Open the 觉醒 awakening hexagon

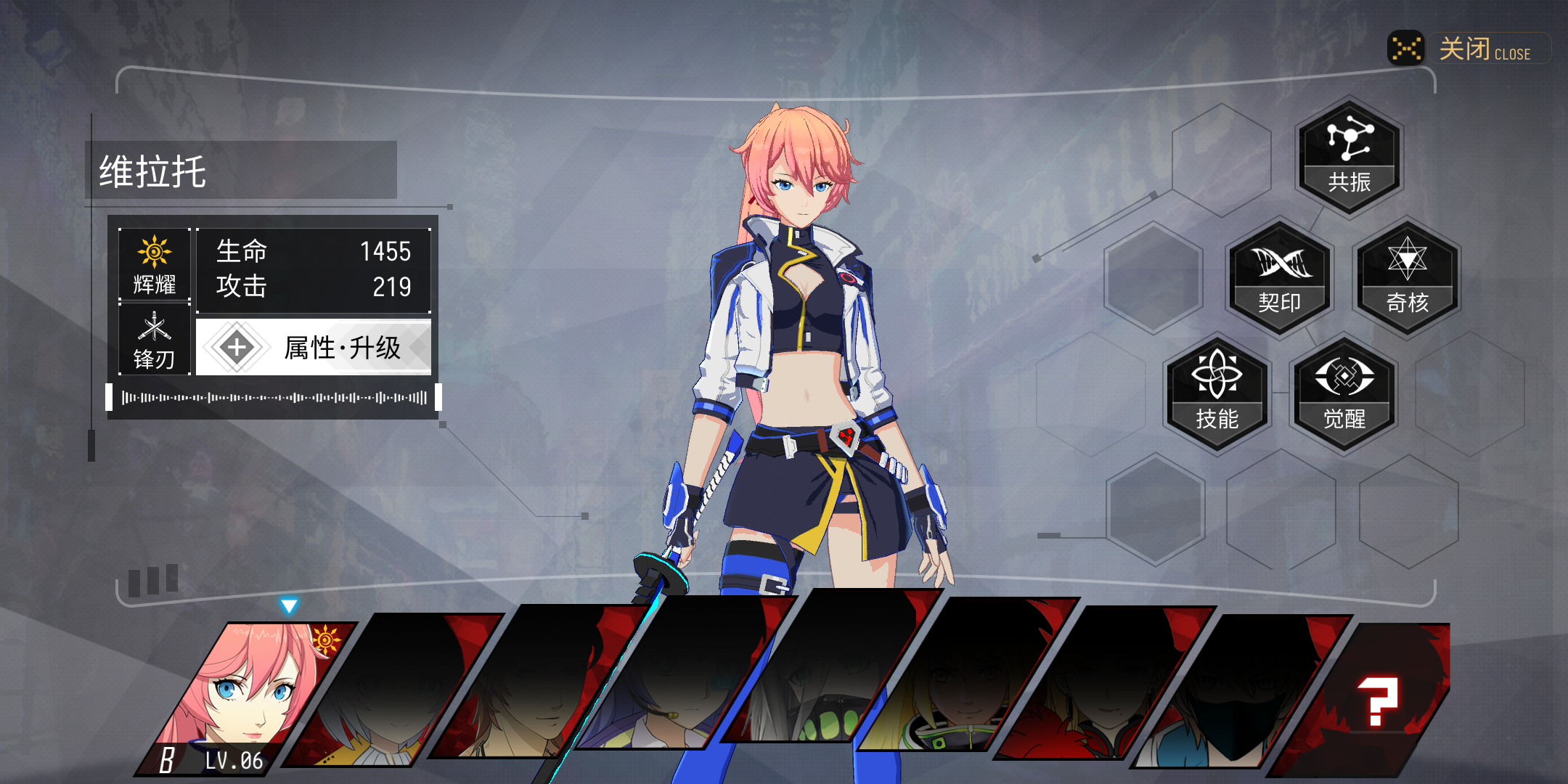click(x=1344, y=395)
